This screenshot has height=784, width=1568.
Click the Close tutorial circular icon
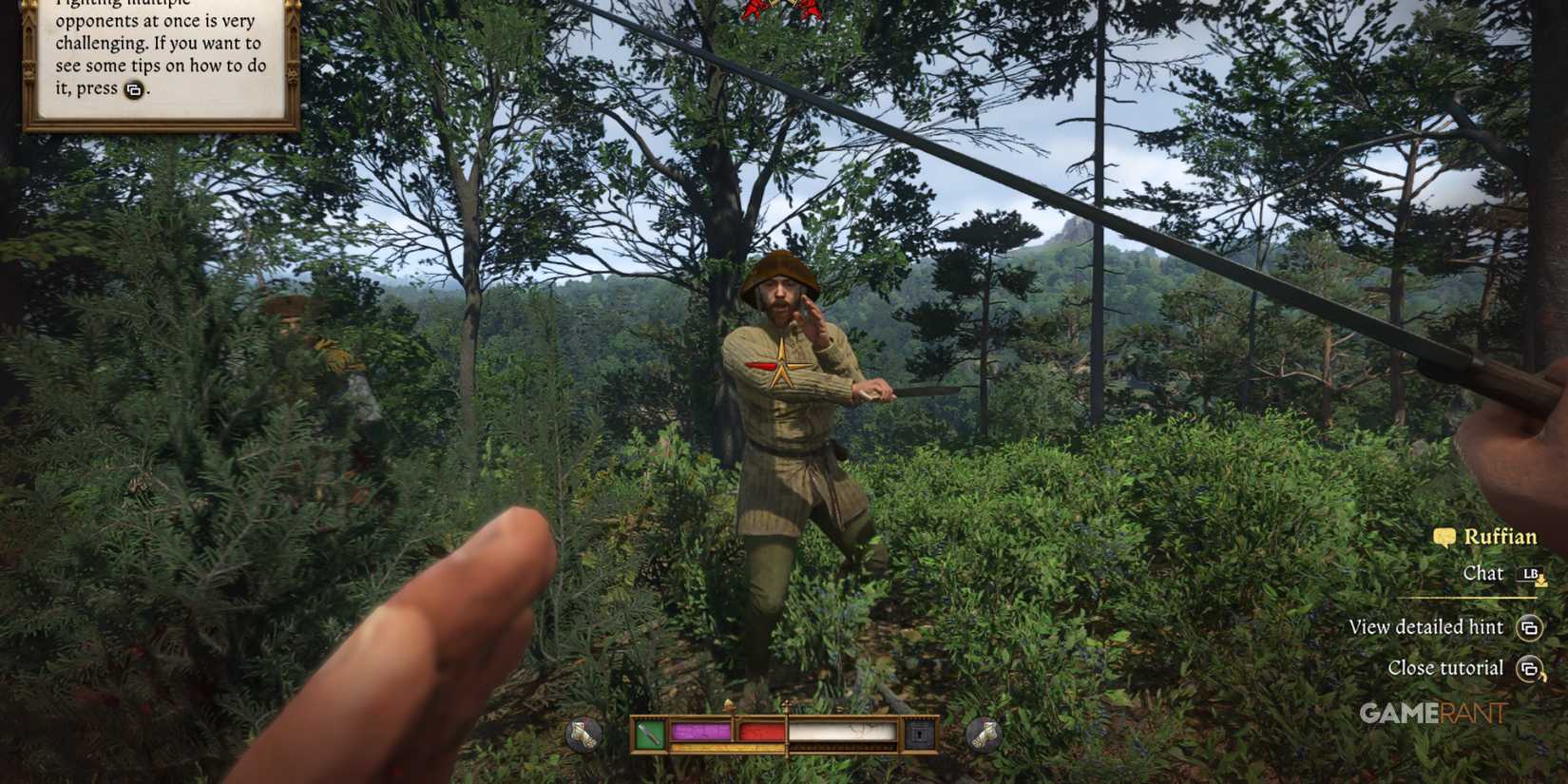1530,668
